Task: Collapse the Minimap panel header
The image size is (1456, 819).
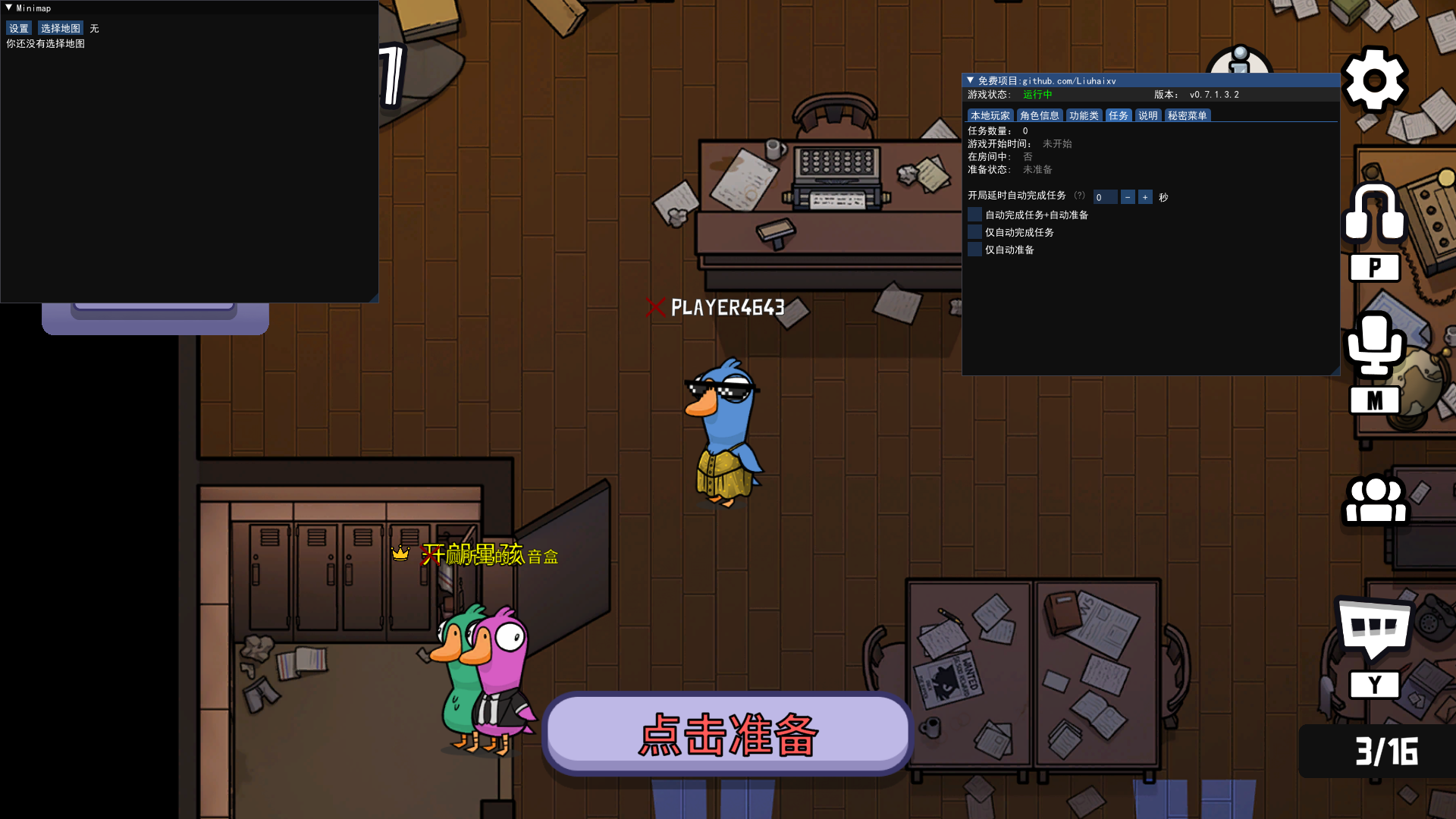Action: point(8,8)
